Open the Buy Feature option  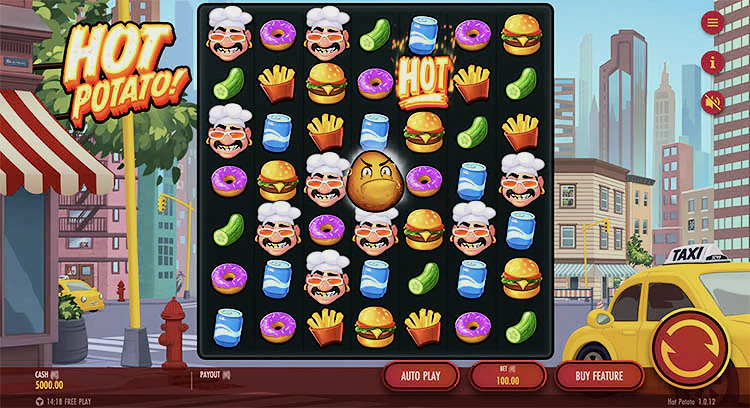point(601,376)
